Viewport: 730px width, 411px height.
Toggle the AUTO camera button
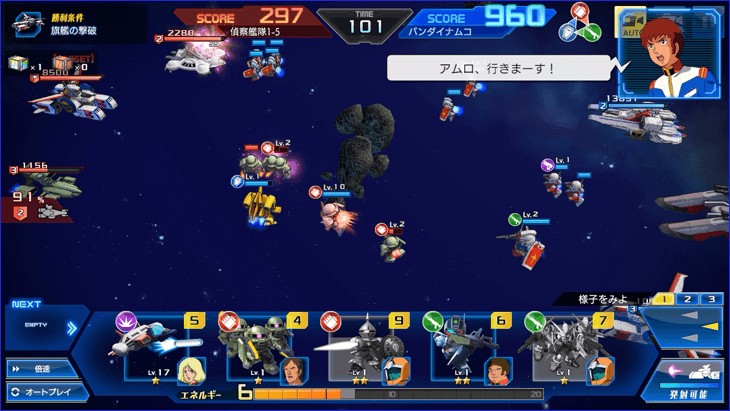(x=629, y=24)
